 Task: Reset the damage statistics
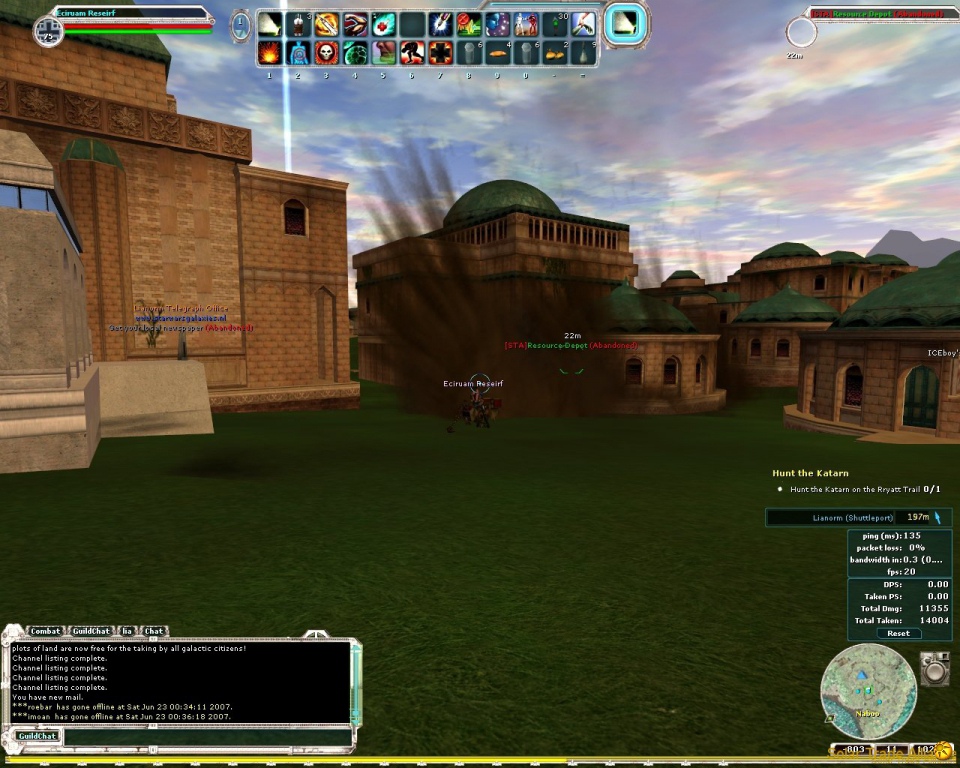pos(898,633)
